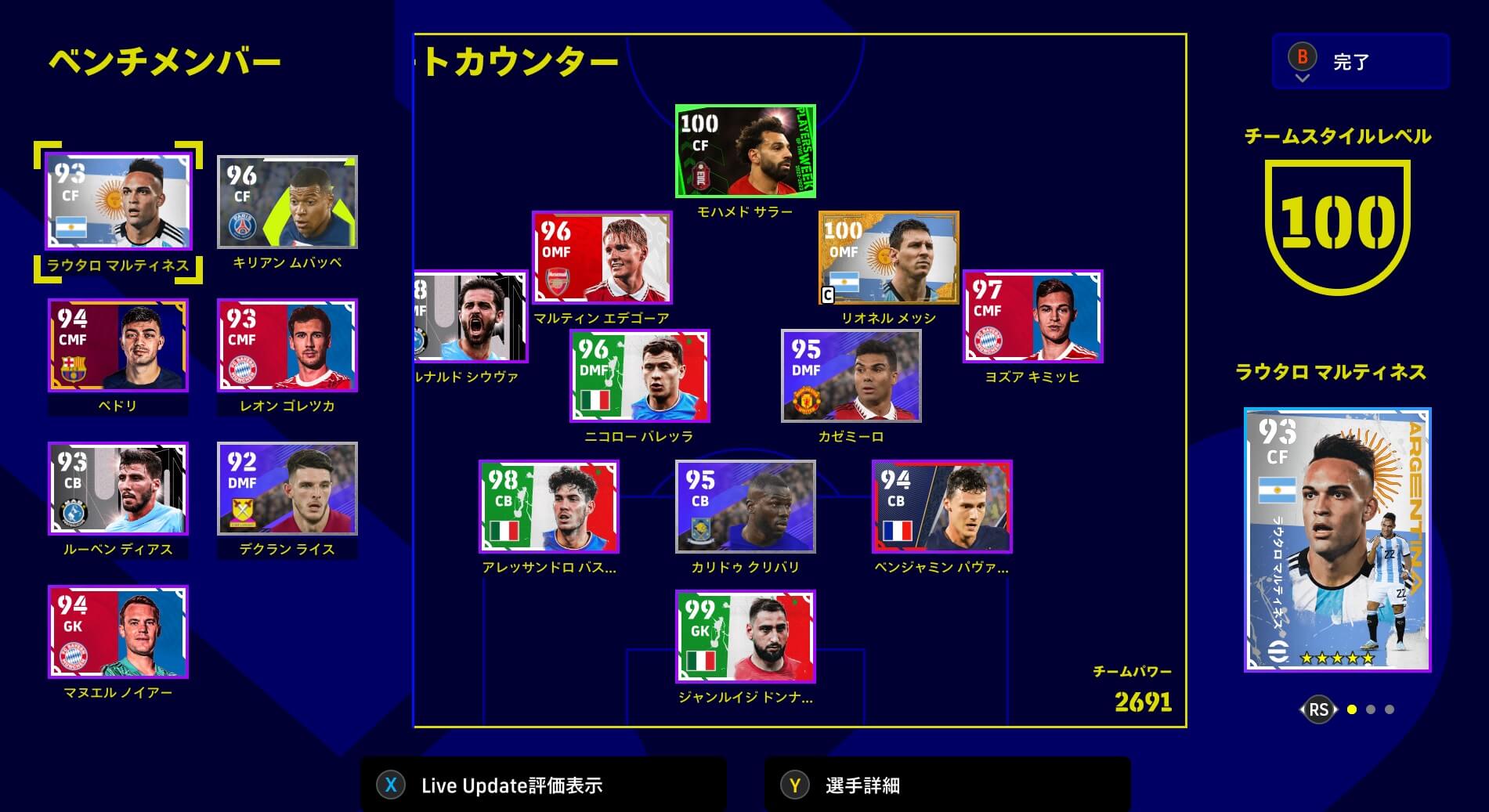1489x812 pixels.
Task: Choose Rúben Dias on the bench
Action: click(x=118, y=489)
